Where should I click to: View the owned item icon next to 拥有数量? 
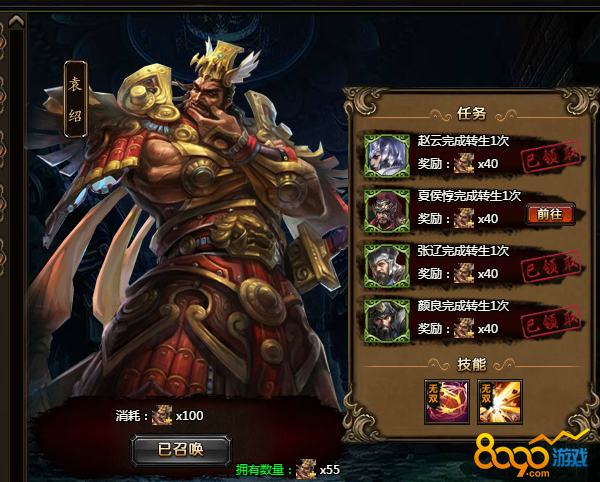point(305,468)
